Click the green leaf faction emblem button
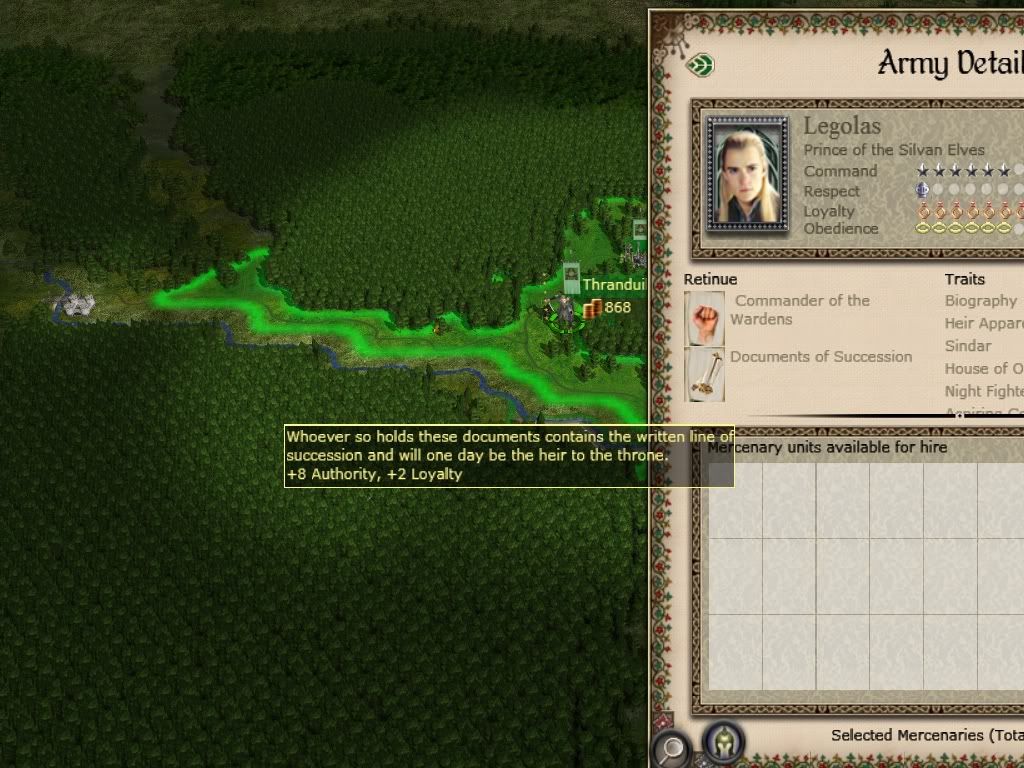This screenshot has height=768, width=1024. tap(702, 66)
